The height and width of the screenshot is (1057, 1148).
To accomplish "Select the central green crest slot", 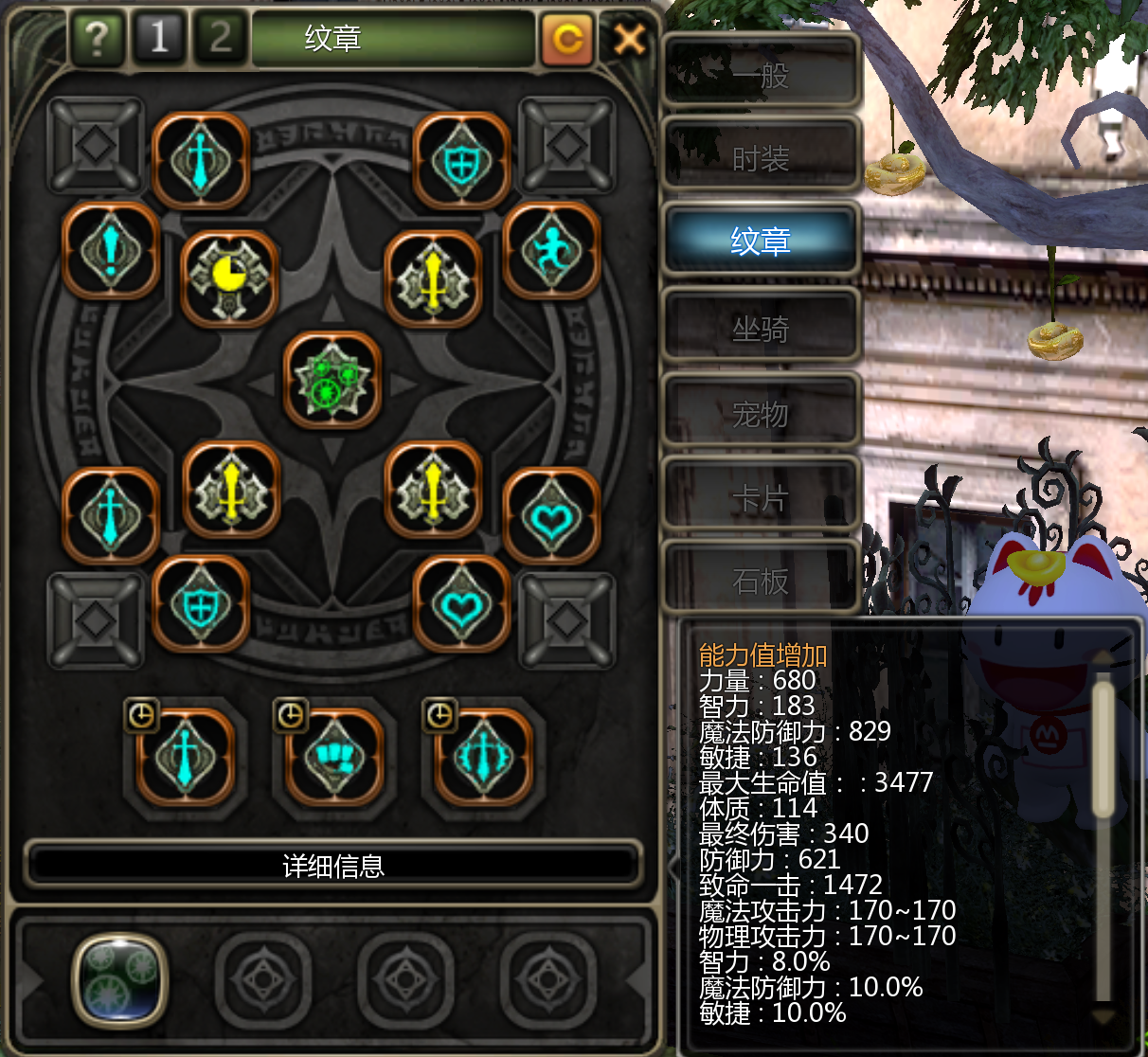I will tap(332, 379).
